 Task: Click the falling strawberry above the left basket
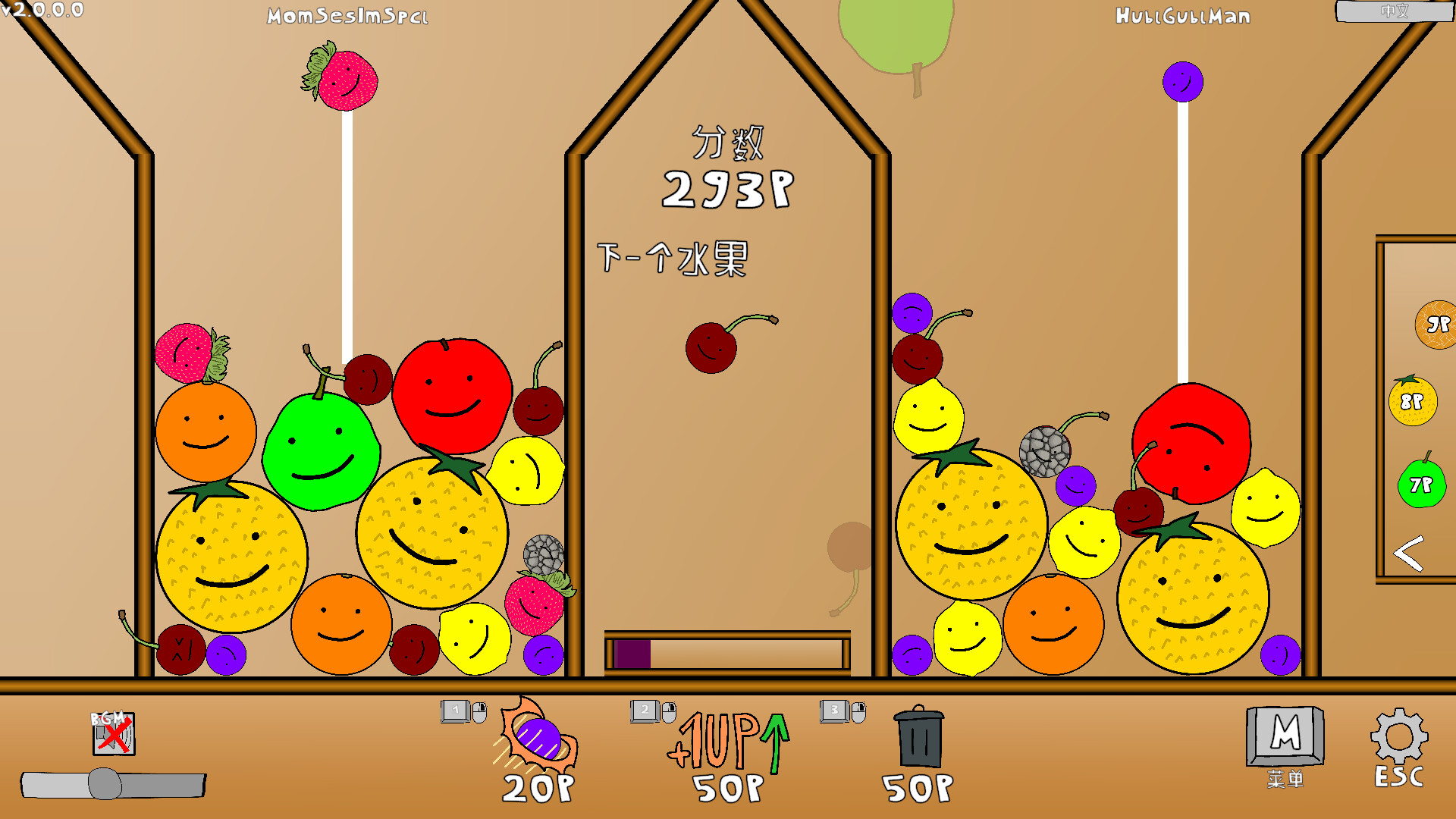coord(341,80)
